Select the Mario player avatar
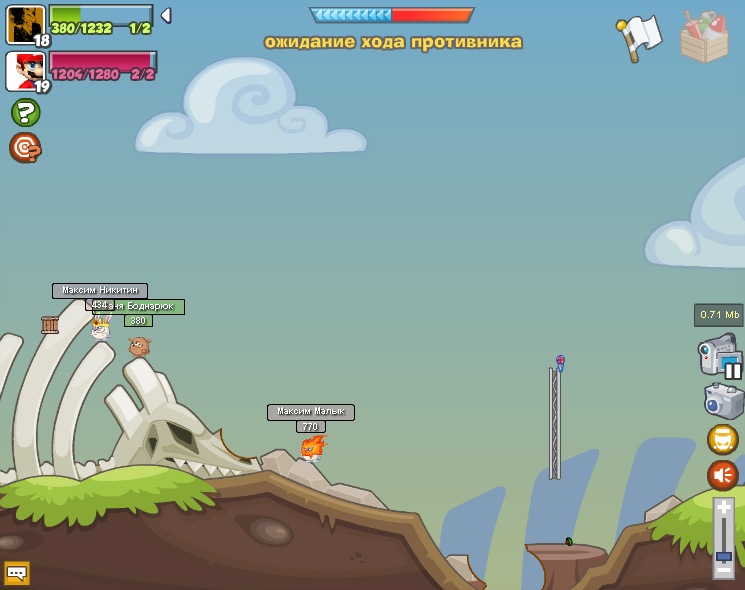 pos(24,70)
